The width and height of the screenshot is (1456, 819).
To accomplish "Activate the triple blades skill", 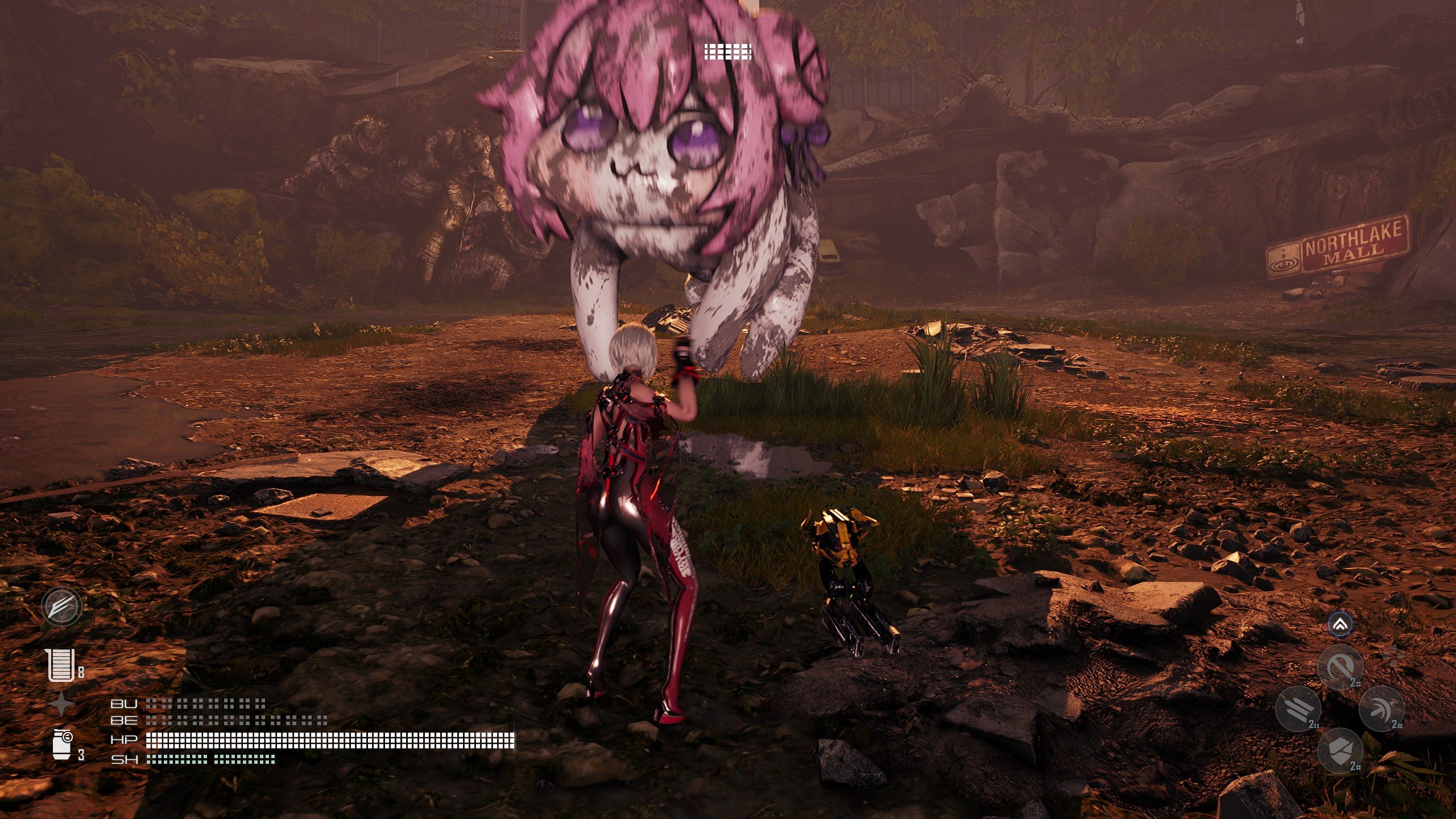I will click(x=1298, y=709).
